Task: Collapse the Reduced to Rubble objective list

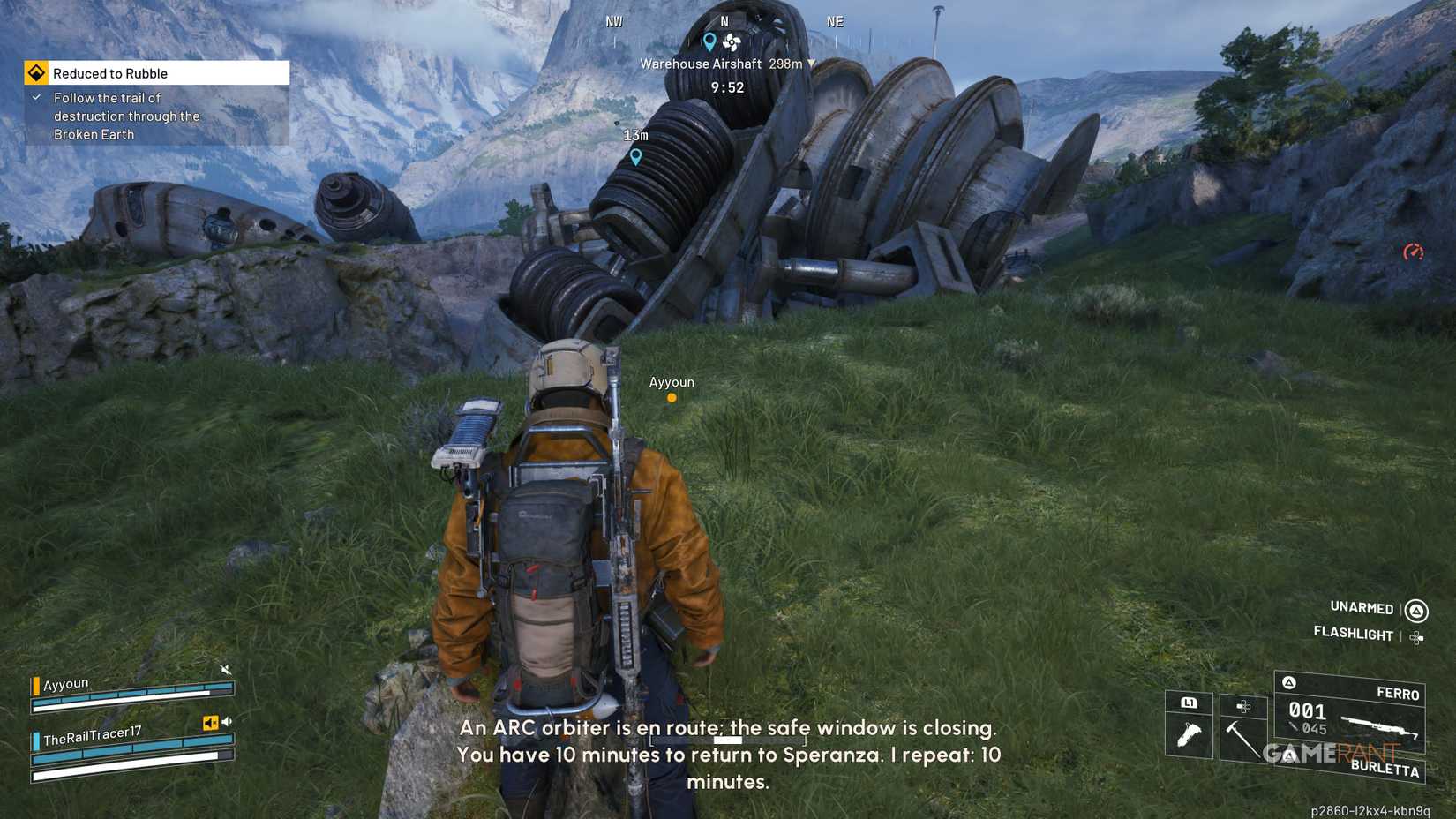Action: (x=37, y=98)
